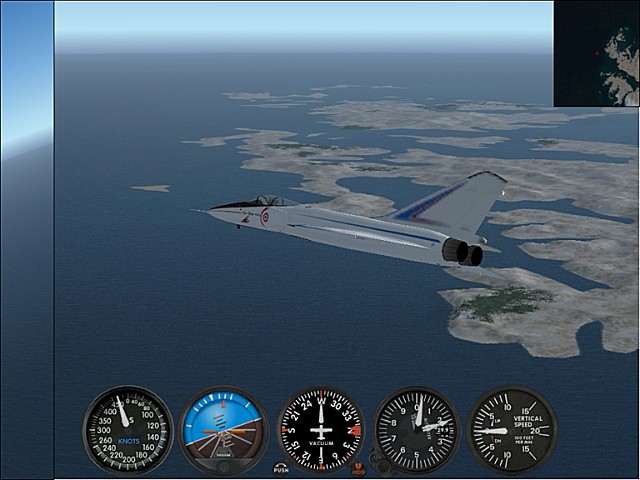Click the PUSH knob below heading gauge

(x=281, y=468)
